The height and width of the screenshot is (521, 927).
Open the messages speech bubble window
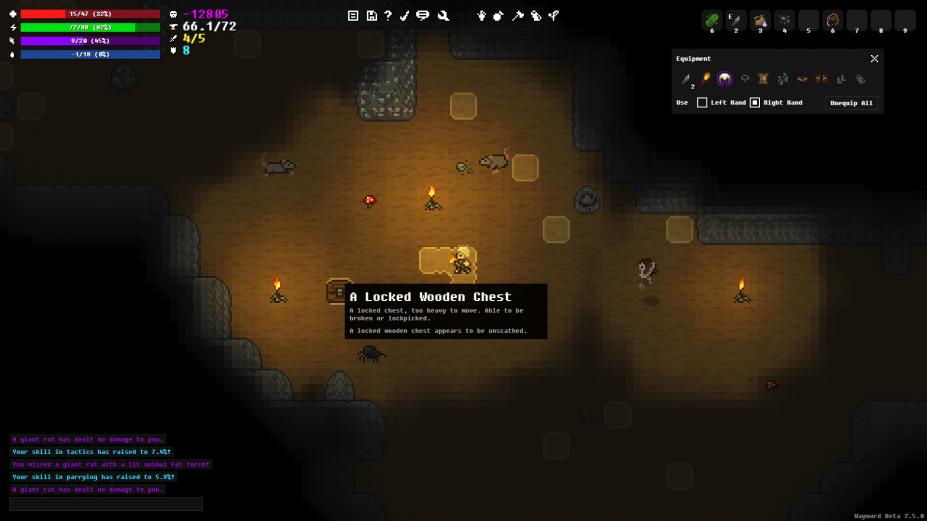point(423,16)
